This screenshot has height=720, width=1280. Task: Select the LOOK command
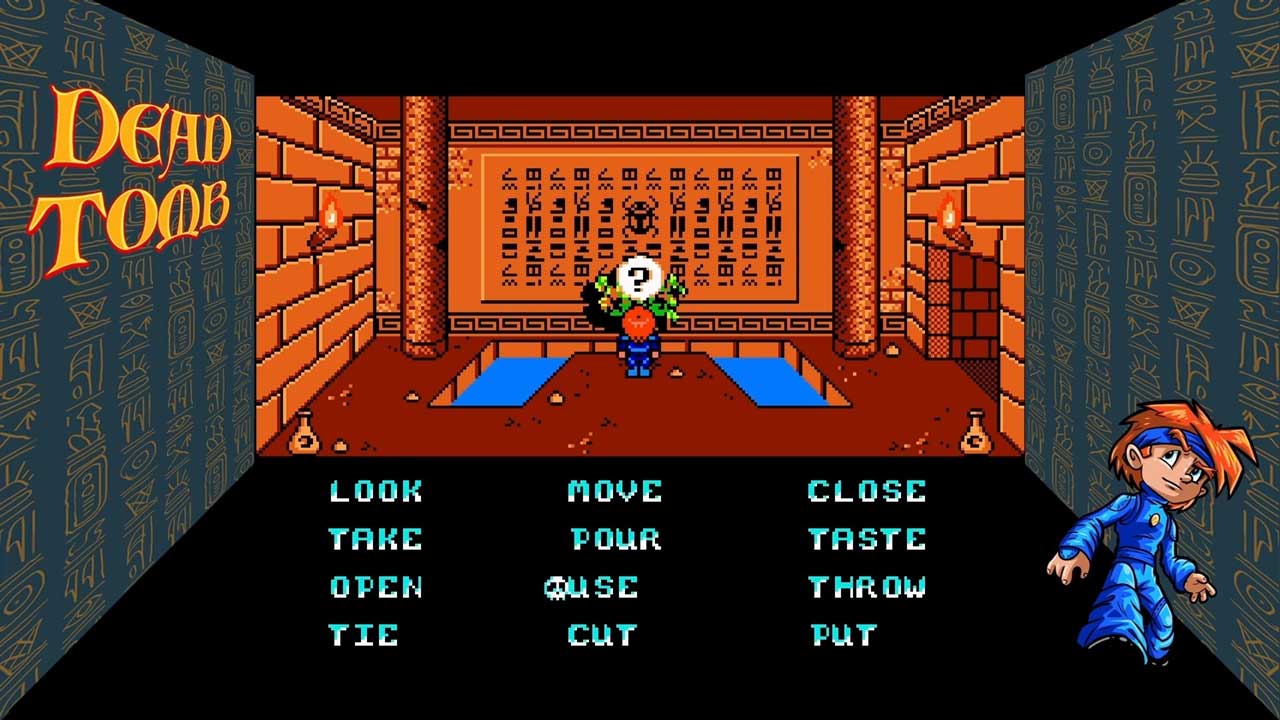[376, 491]
